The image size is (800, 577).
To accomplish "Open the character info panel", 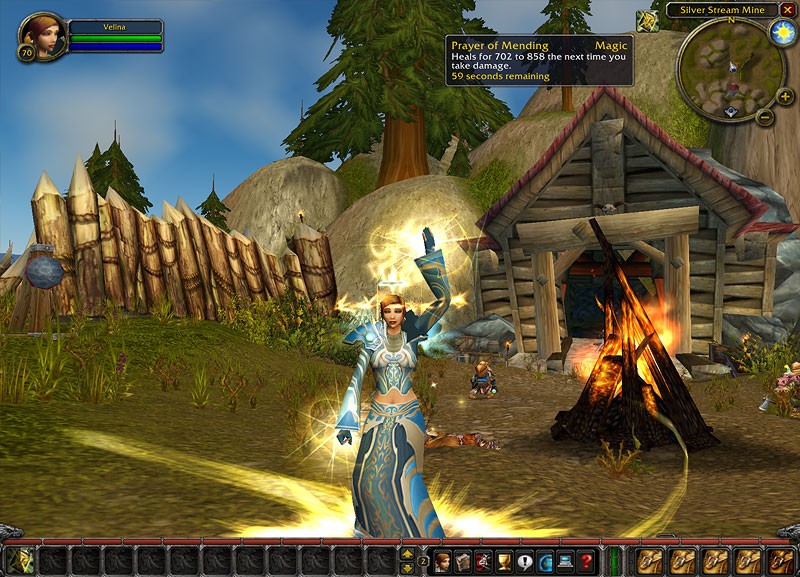I will [442, 561].
